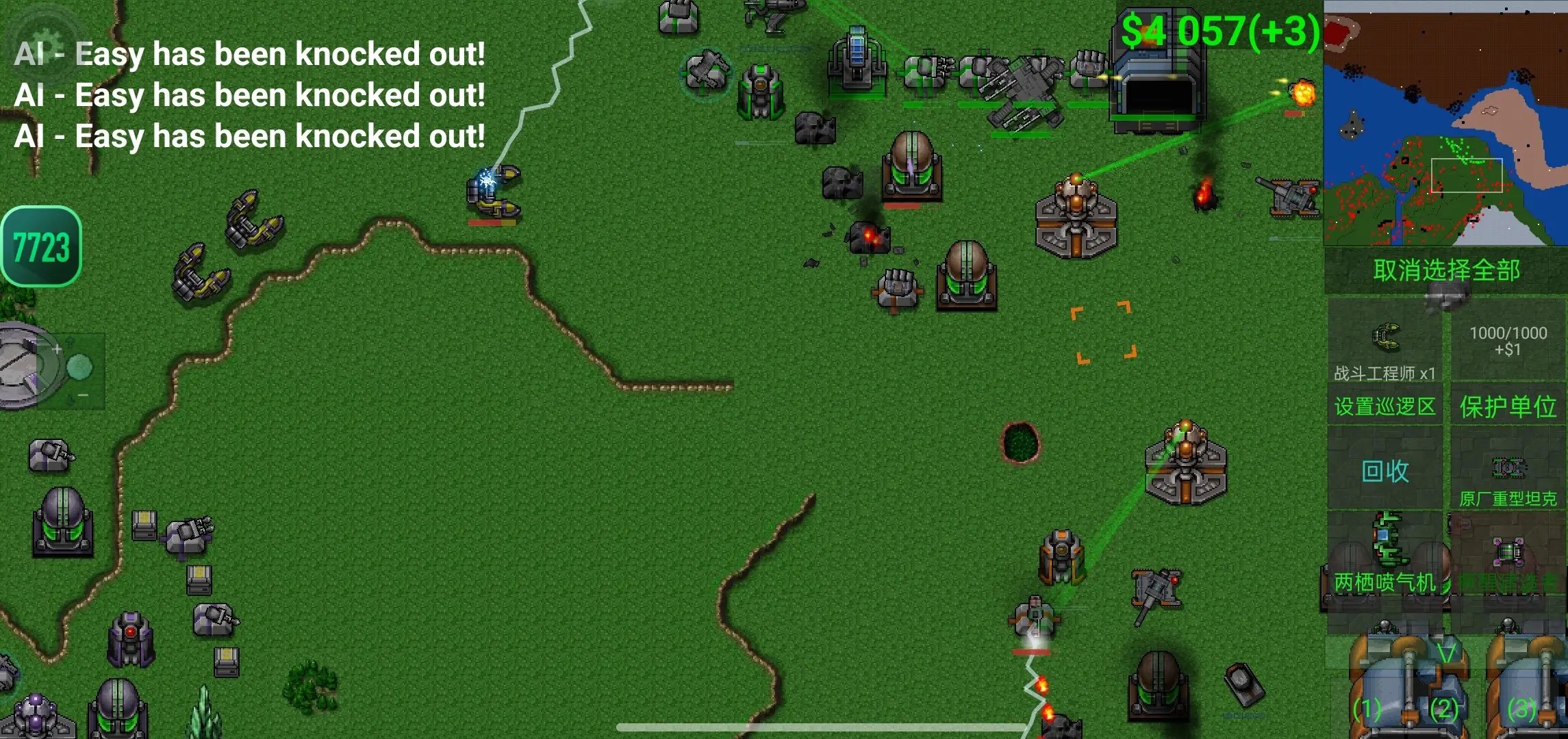Build the 原厂重型坦克 heavy tank
The width and height of the screenshot is (1568, 739).
[x=1508, y=479]
